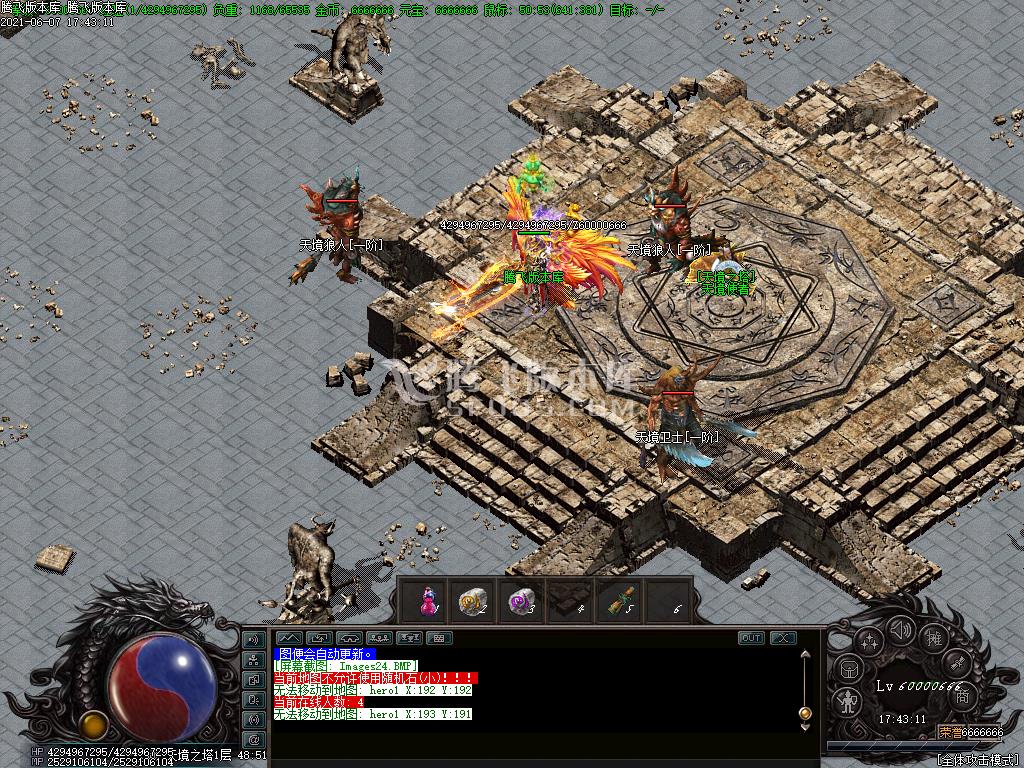Open the skills menu with the sparkle icon
This screenshot has height=768, width=1024.
868,640
